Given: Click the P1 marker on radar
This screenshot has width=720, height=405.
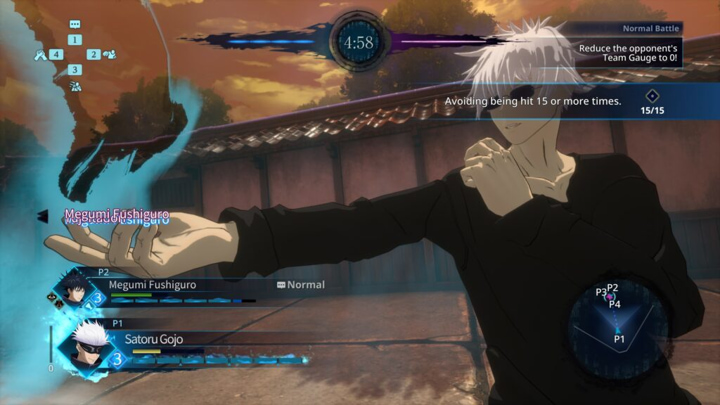Looking at the screenshot, I should pos(618,338).
